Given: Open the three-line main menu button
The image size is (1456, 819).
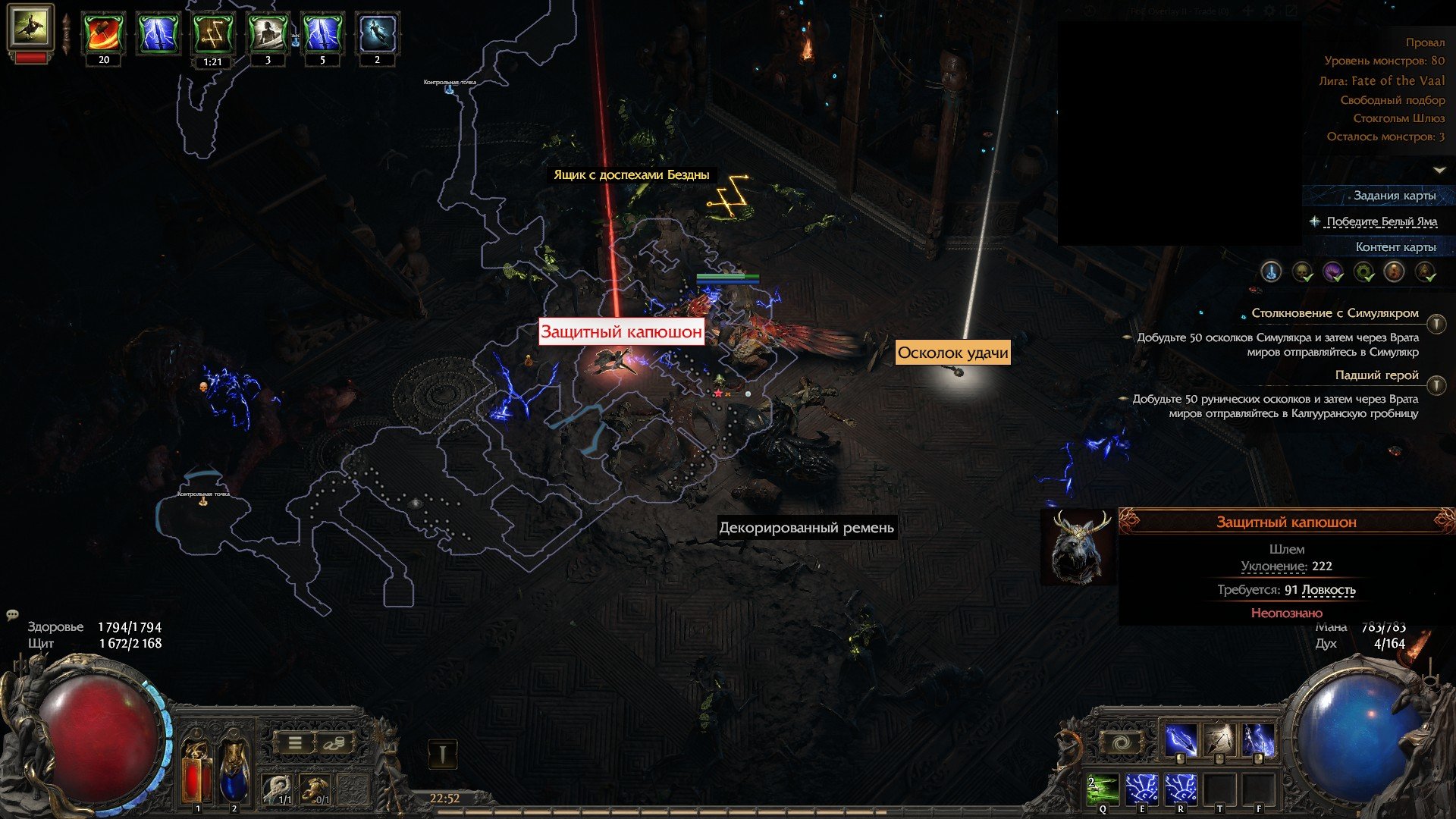Looking at the screenshot, I should pyautogui.click(x=295, y=743).
